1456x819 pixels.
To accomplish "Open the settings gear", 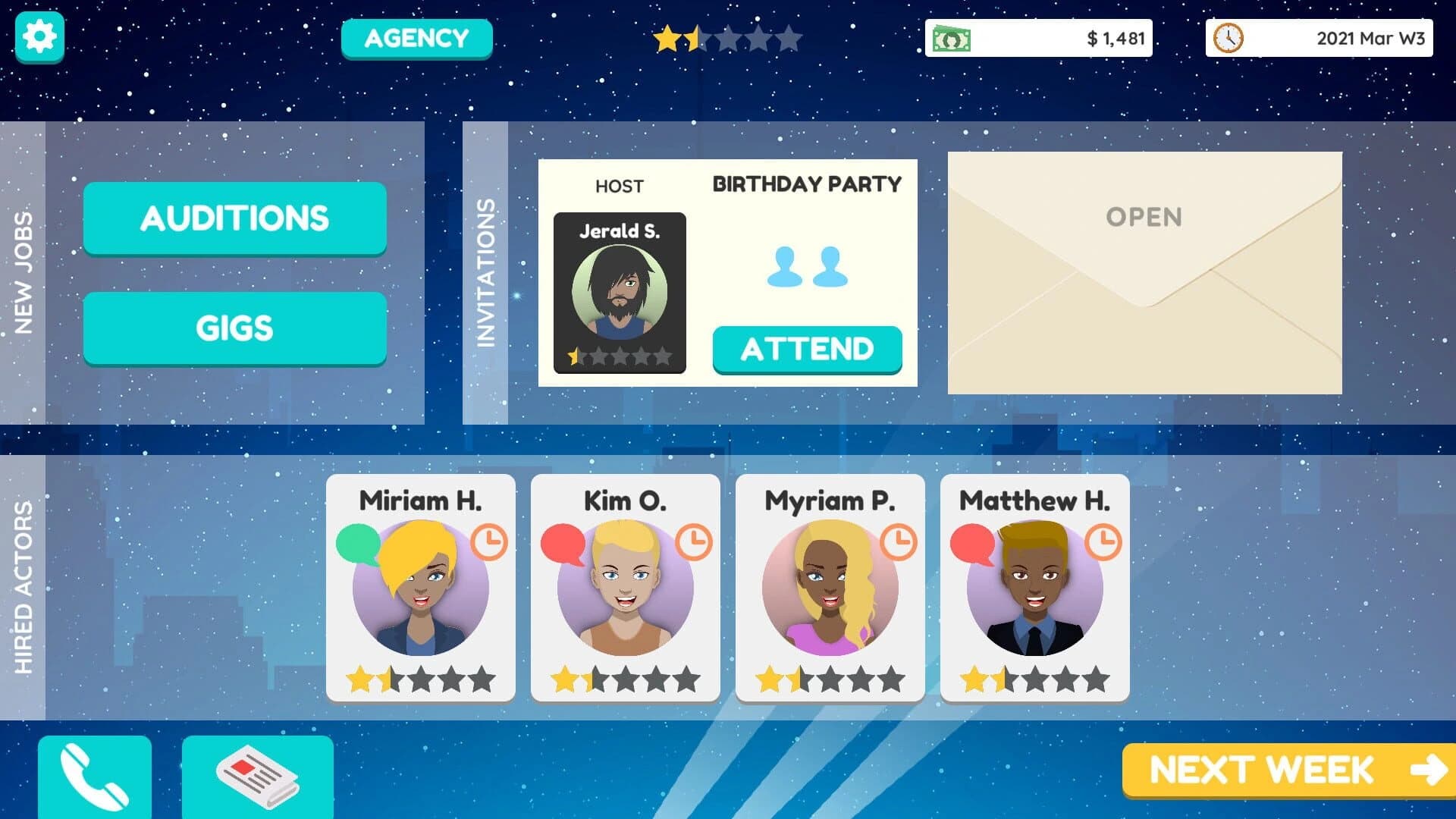I will tap(38, 36).
